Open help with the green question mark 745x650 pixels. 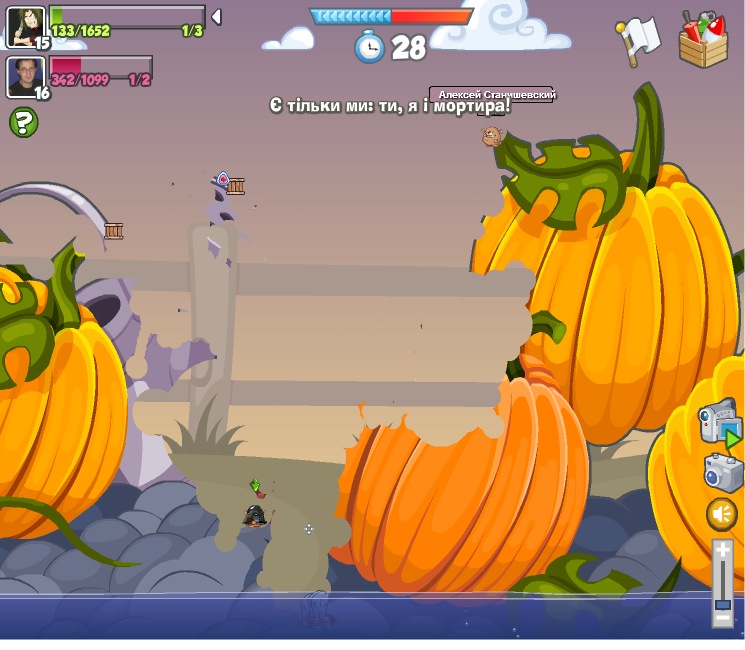pyautogui.click(x=24, y=123)
